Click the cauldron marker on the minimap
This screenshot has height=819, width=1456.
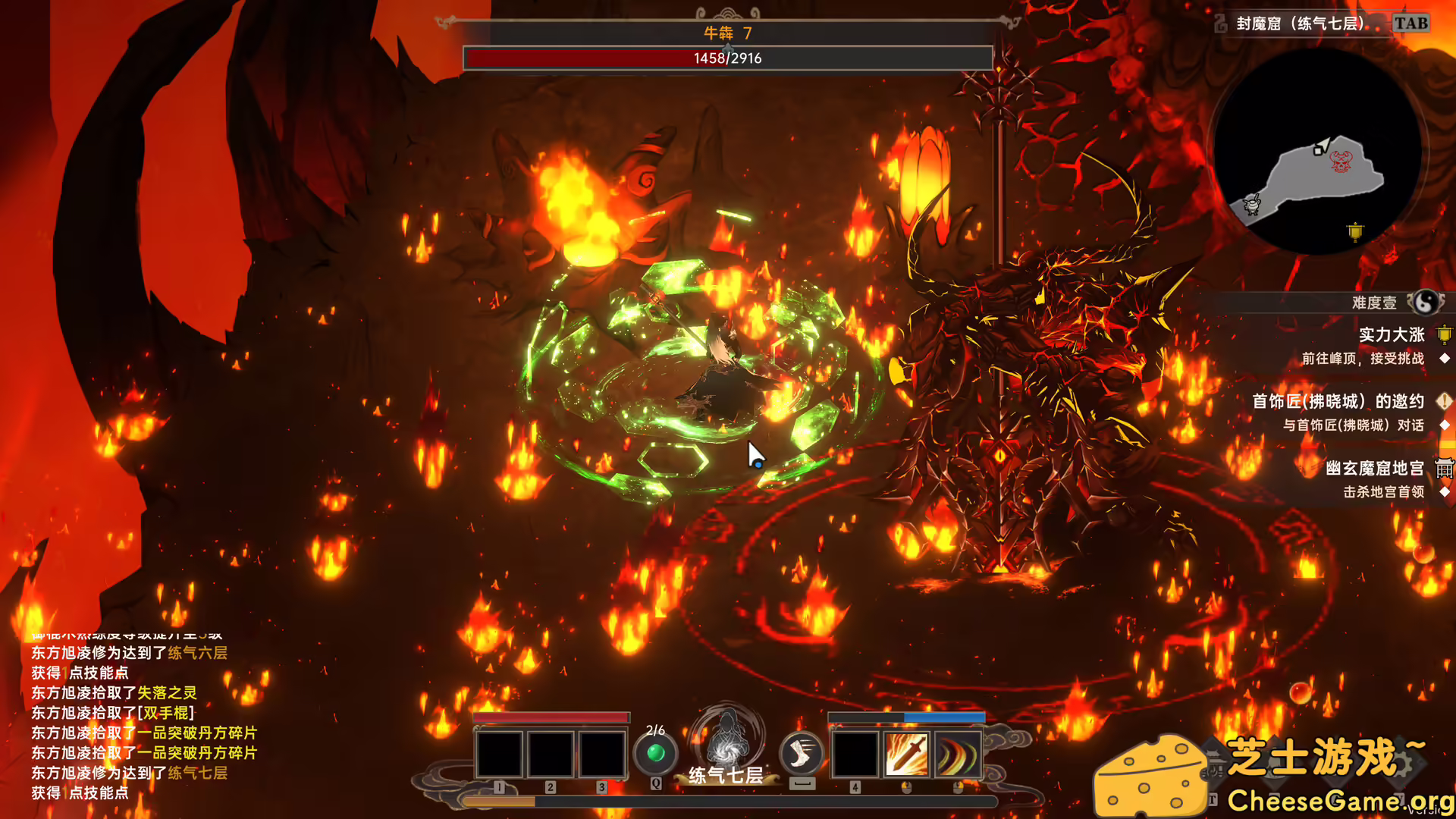click(x=1252, y=204)
